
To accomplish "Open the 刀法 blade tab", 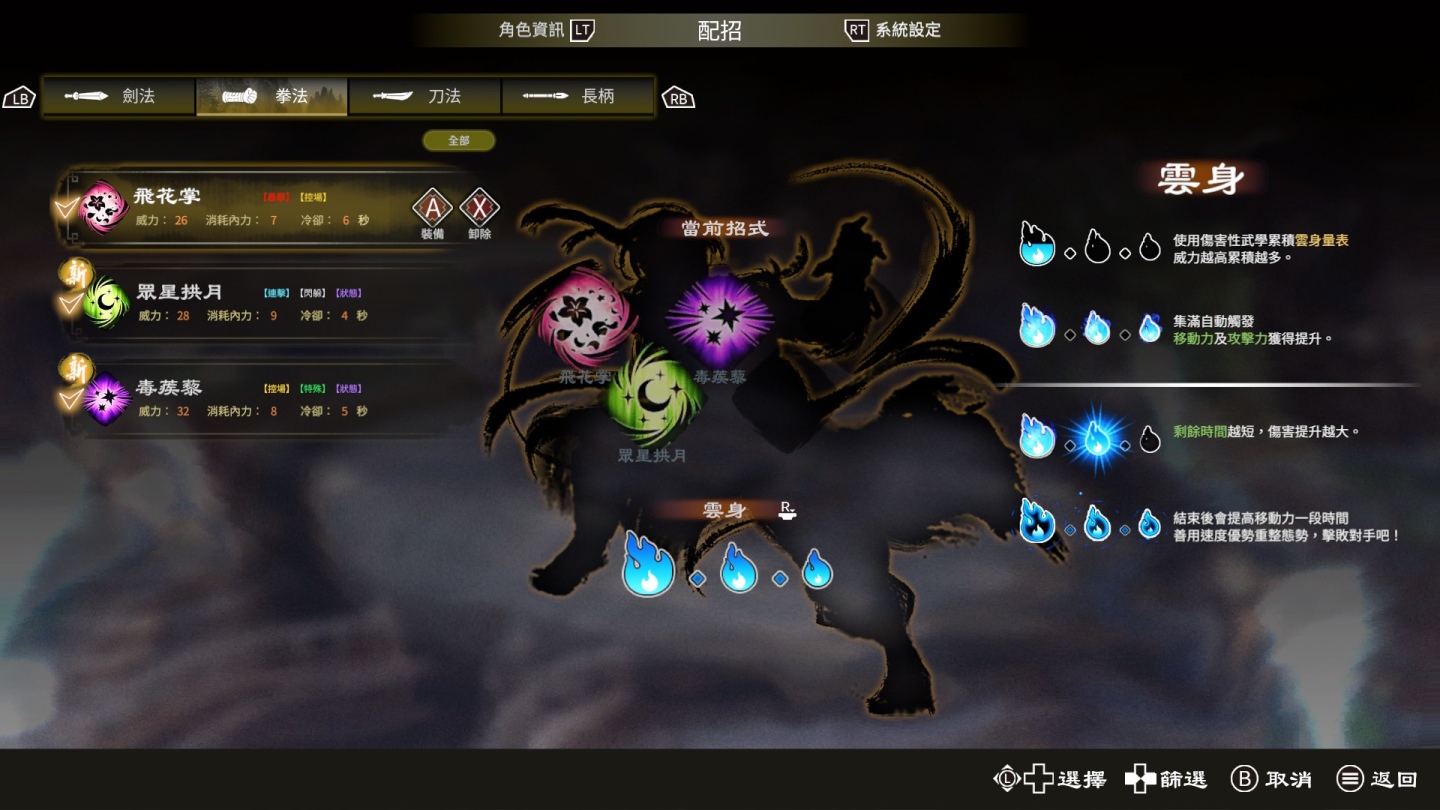I will tap(425, 97).
